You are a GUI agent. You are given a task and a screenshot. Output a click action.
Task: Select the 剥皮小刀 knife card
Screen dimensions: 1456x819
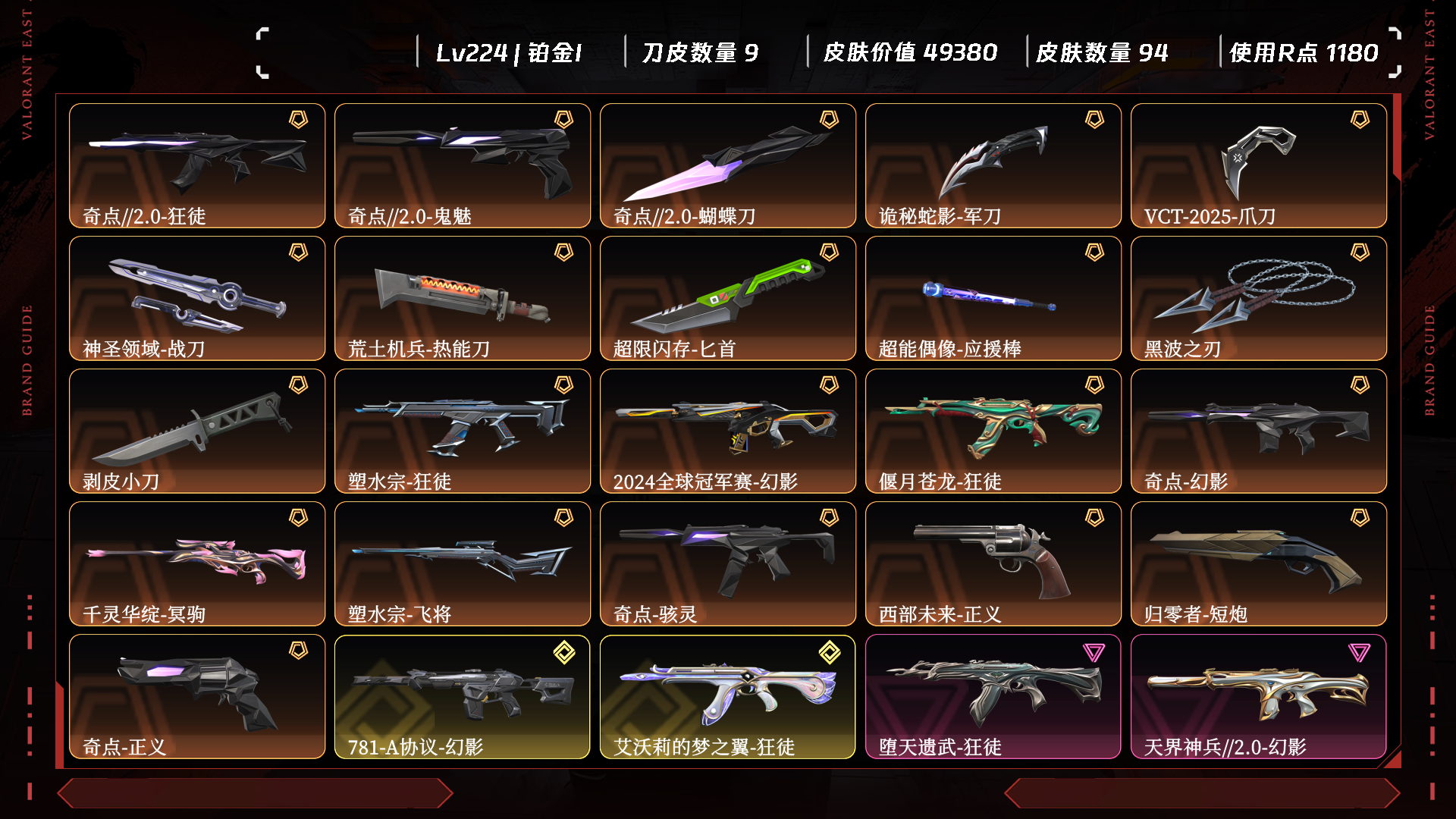197,431
